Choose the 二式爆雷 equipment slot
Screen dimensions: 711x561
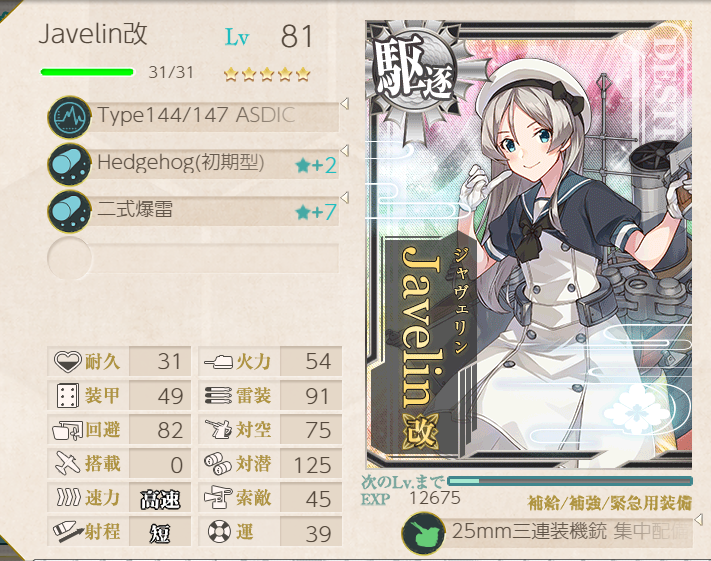tap(195, 211)
